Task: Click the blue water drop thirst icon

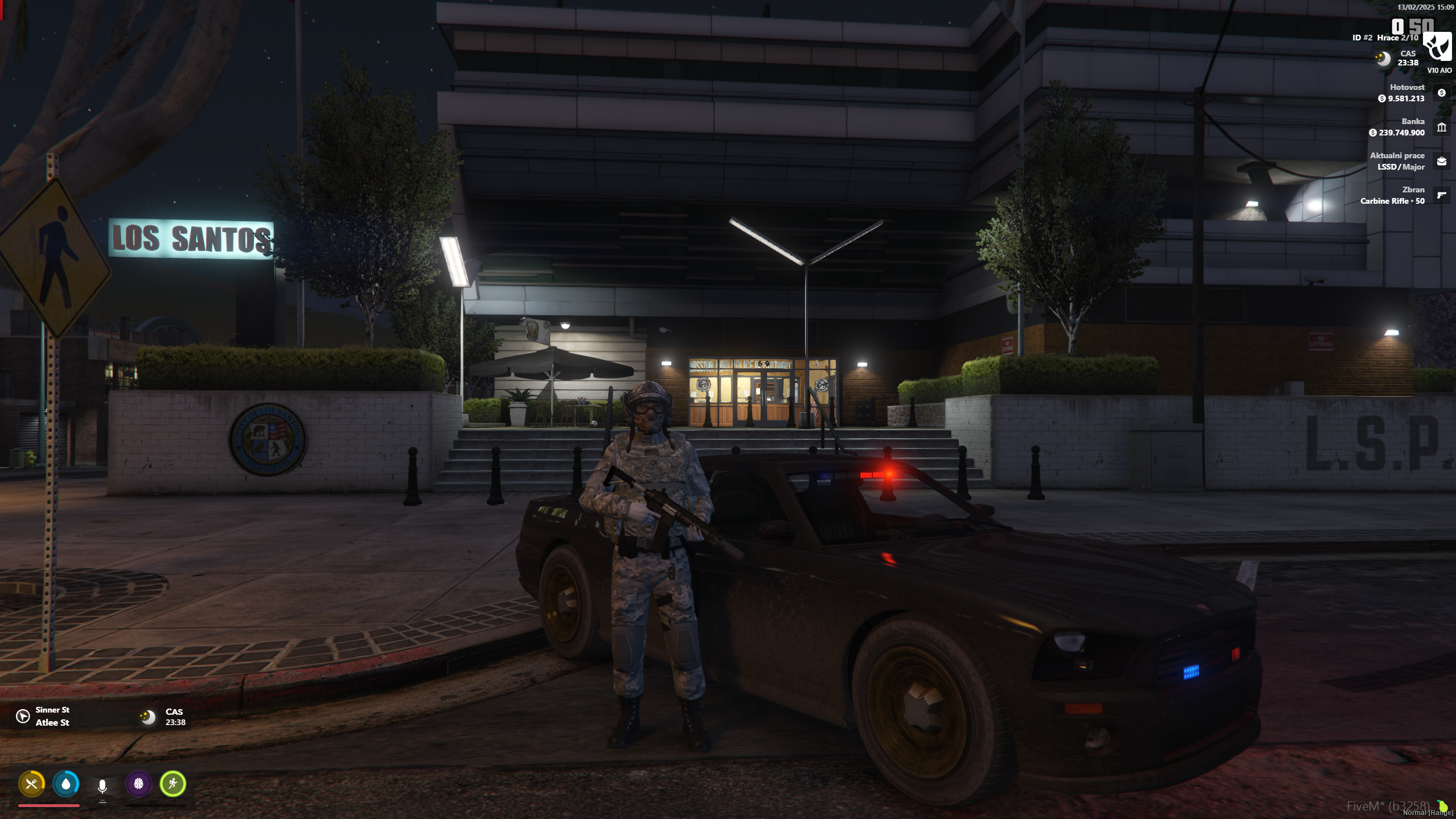Action: tap(67, 784)
